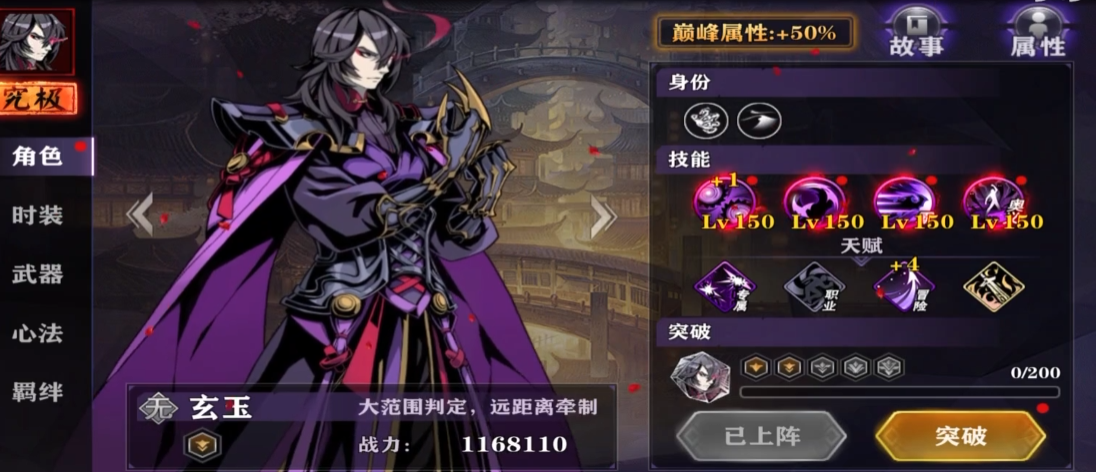Viewport: 1096px width, 472px height.
Task: Open the 巅峰属性 +50% peak attribute badge
Action: pos(755,32)
